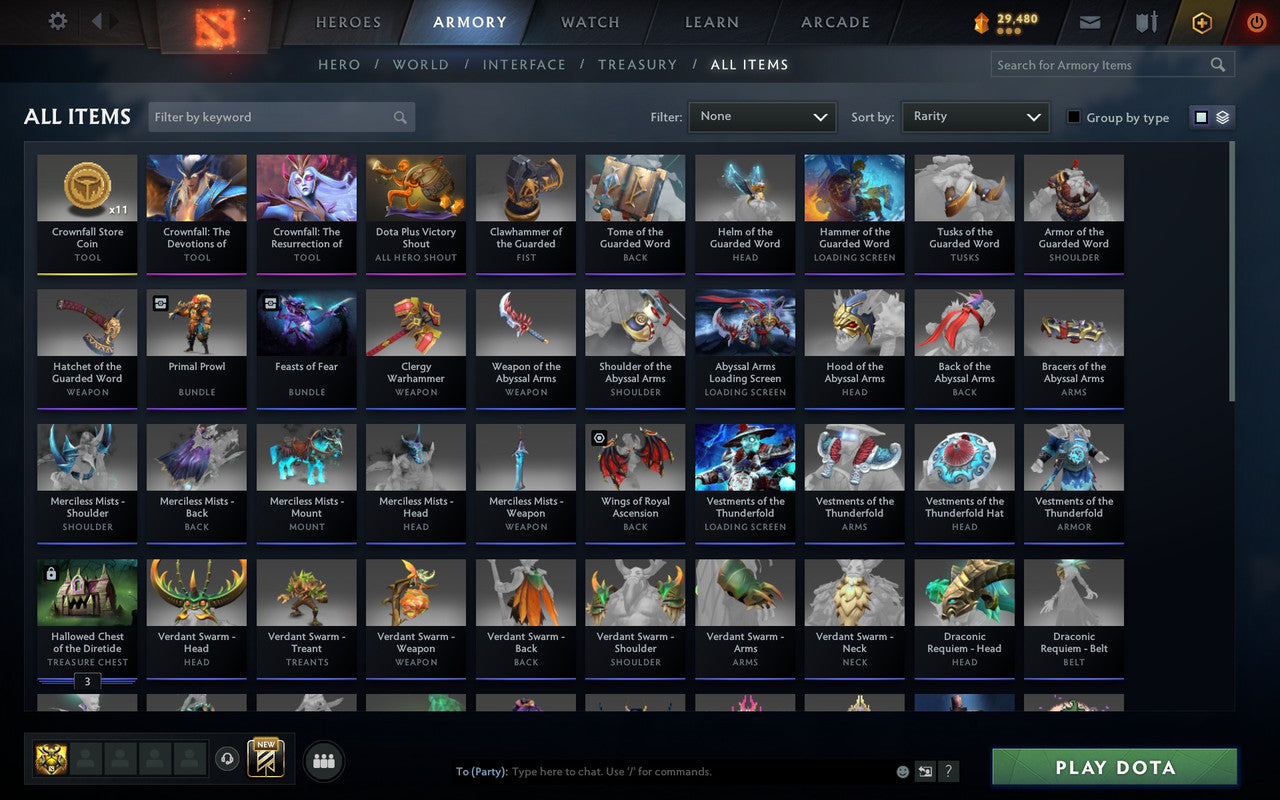1280x800 pixels.
Task: Open the shield and sword loadout icon
Action: (1145, 22)
